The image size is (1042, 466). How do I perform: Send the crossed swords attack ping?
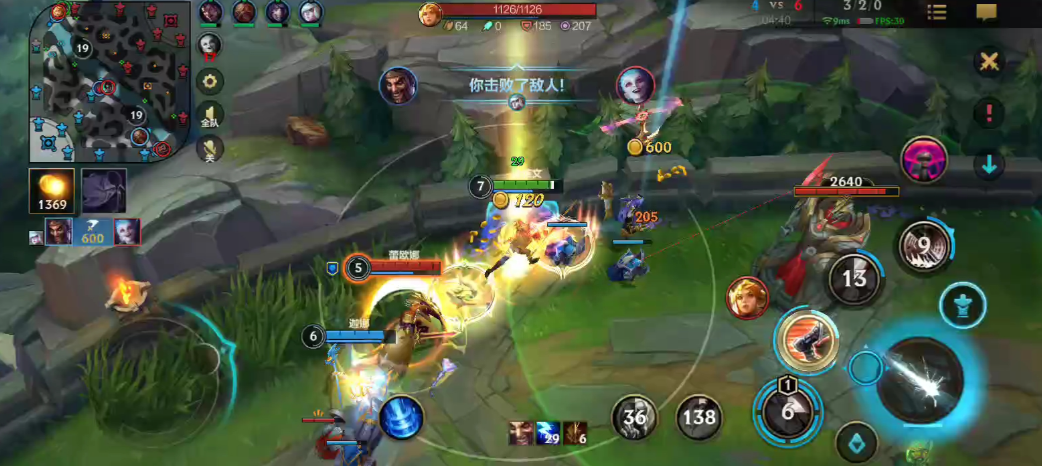coord(988,62)
